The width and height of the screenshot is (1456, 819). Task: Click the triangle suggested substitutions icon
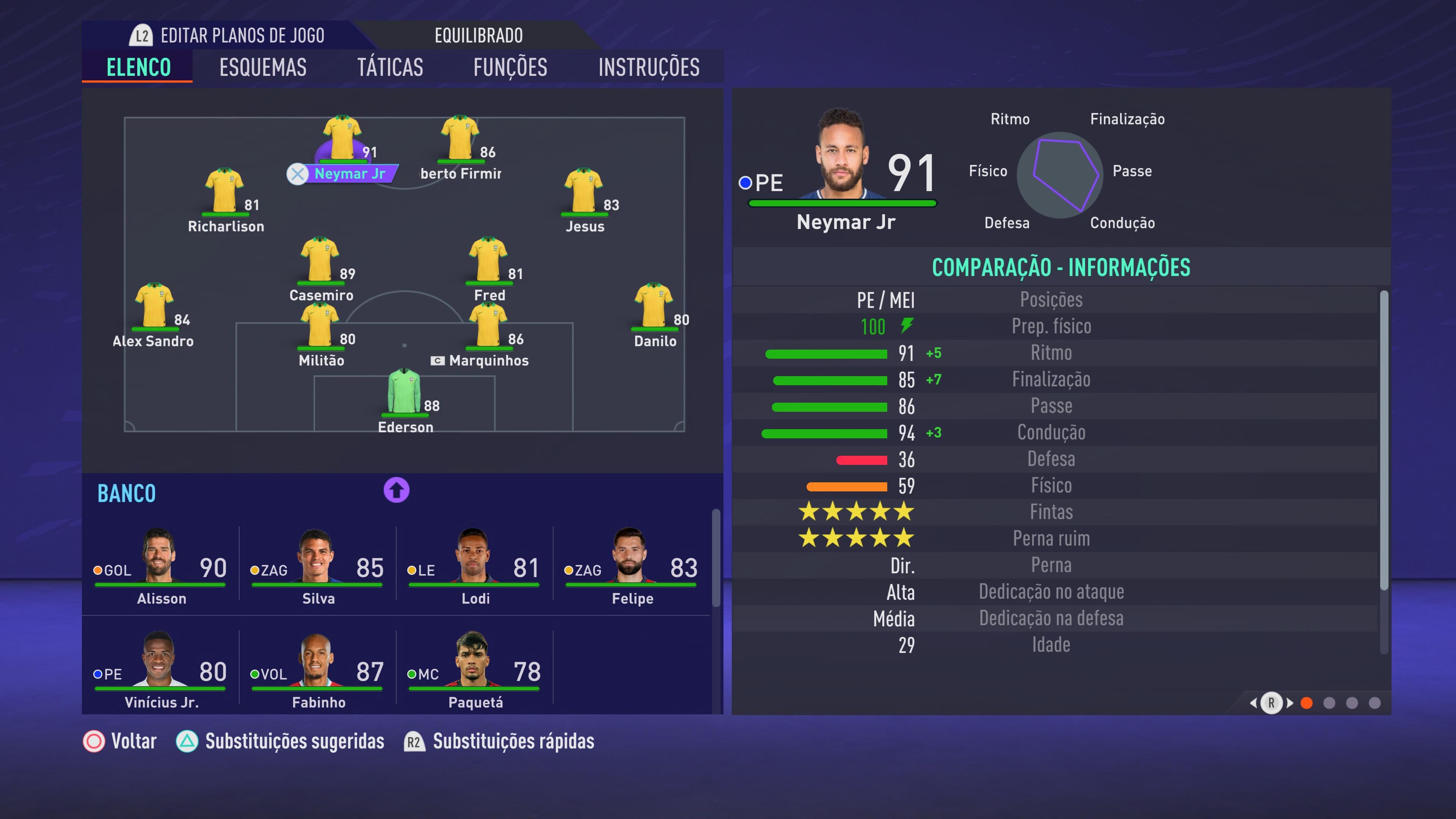[188, 741]
